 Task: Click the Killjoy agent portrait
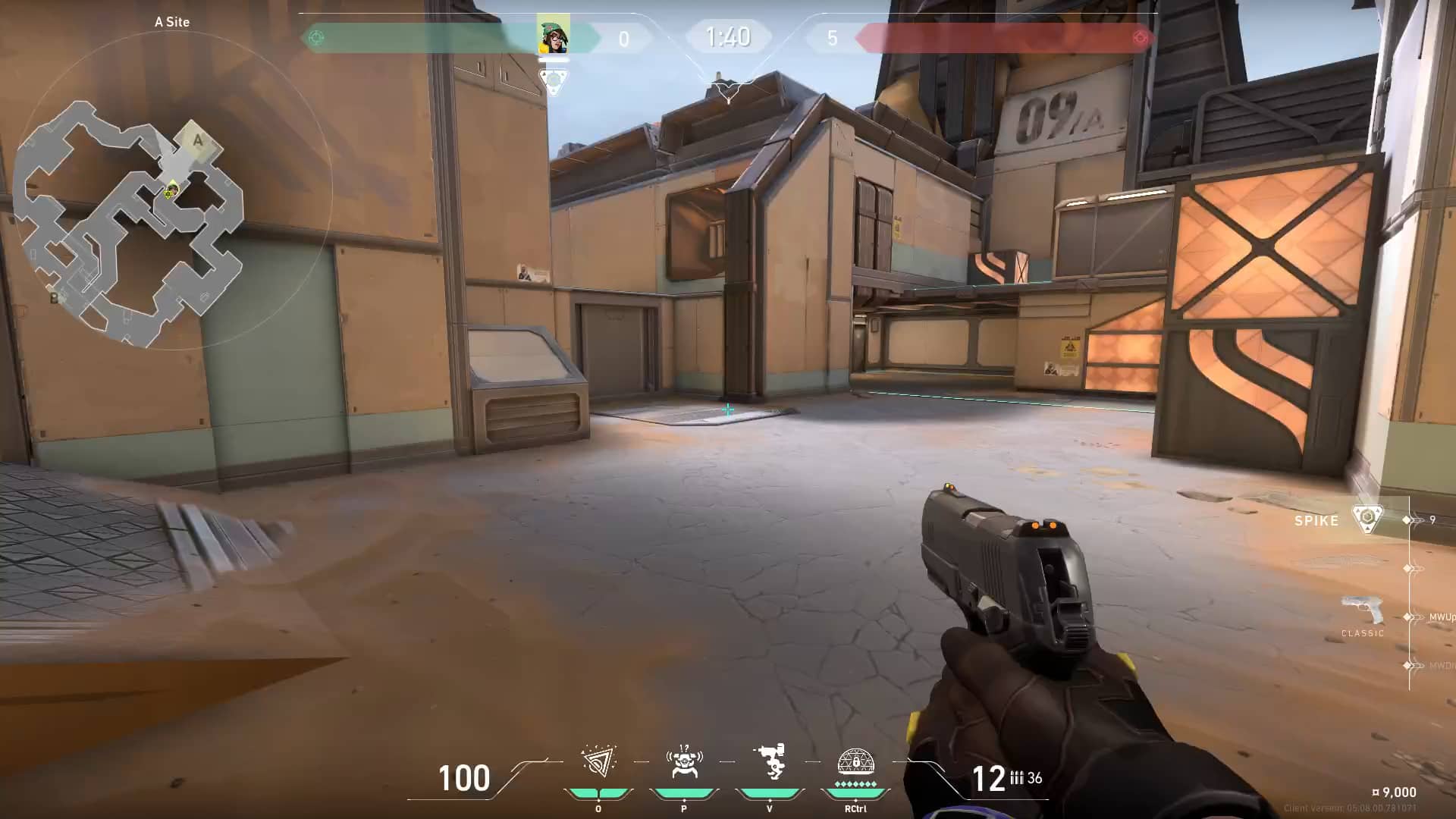click(x=554, y=35)
